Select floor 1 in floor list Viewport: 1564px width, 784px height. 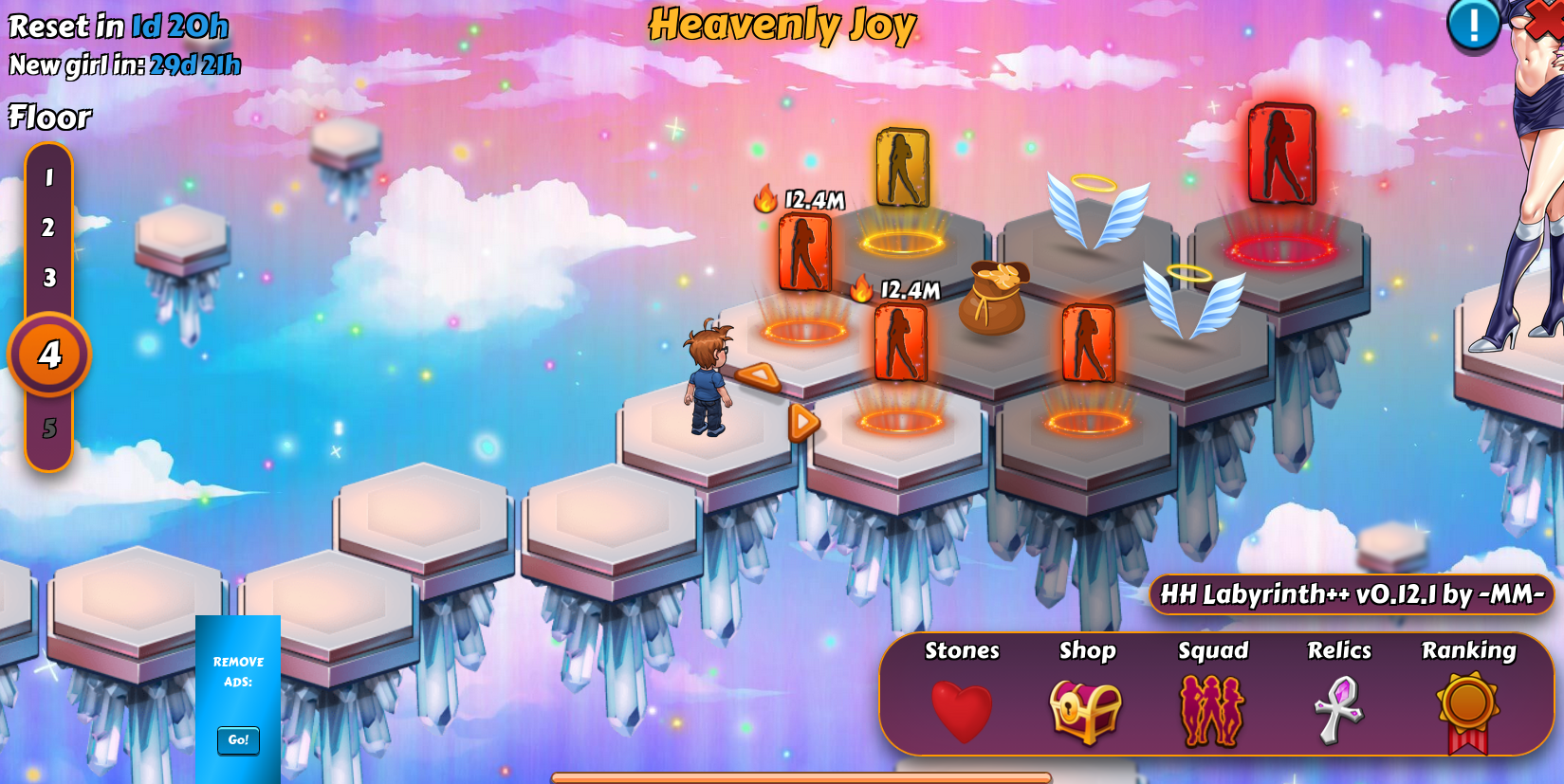click(x=49, y=177)
